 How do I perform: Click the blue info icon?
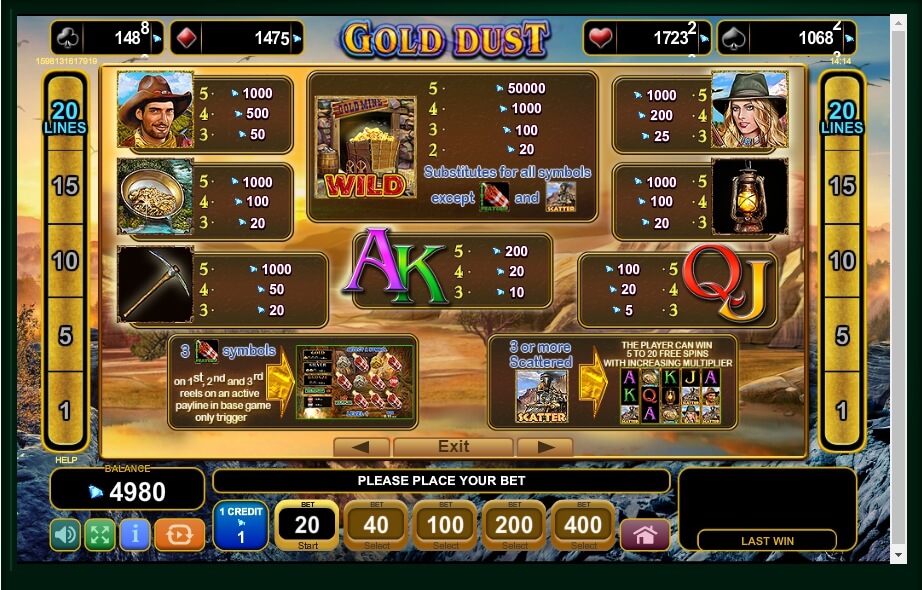(135, 535)
